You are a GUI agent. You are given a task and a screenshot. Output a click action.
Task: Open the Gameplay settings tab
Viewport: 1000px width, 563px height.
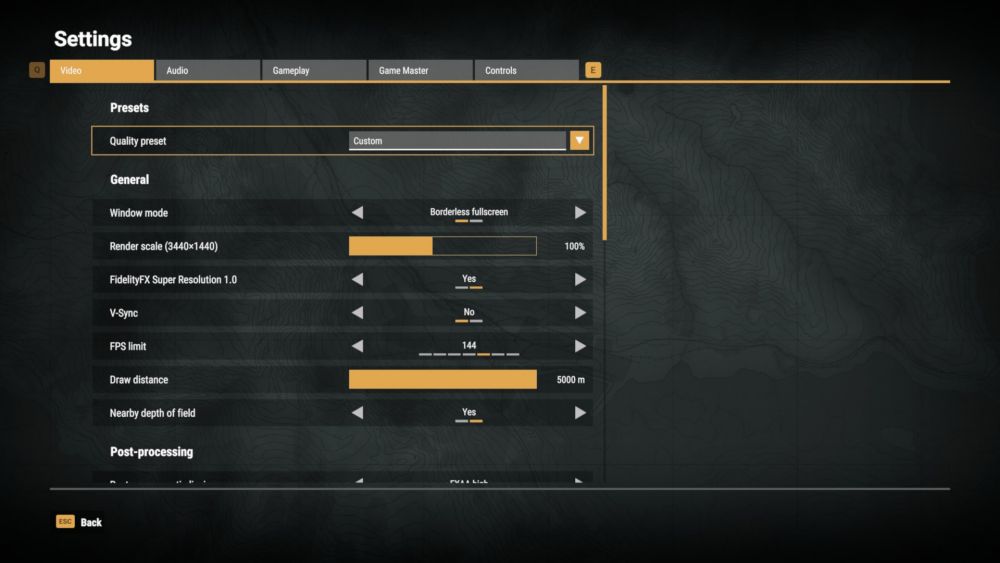coord(313,71)
